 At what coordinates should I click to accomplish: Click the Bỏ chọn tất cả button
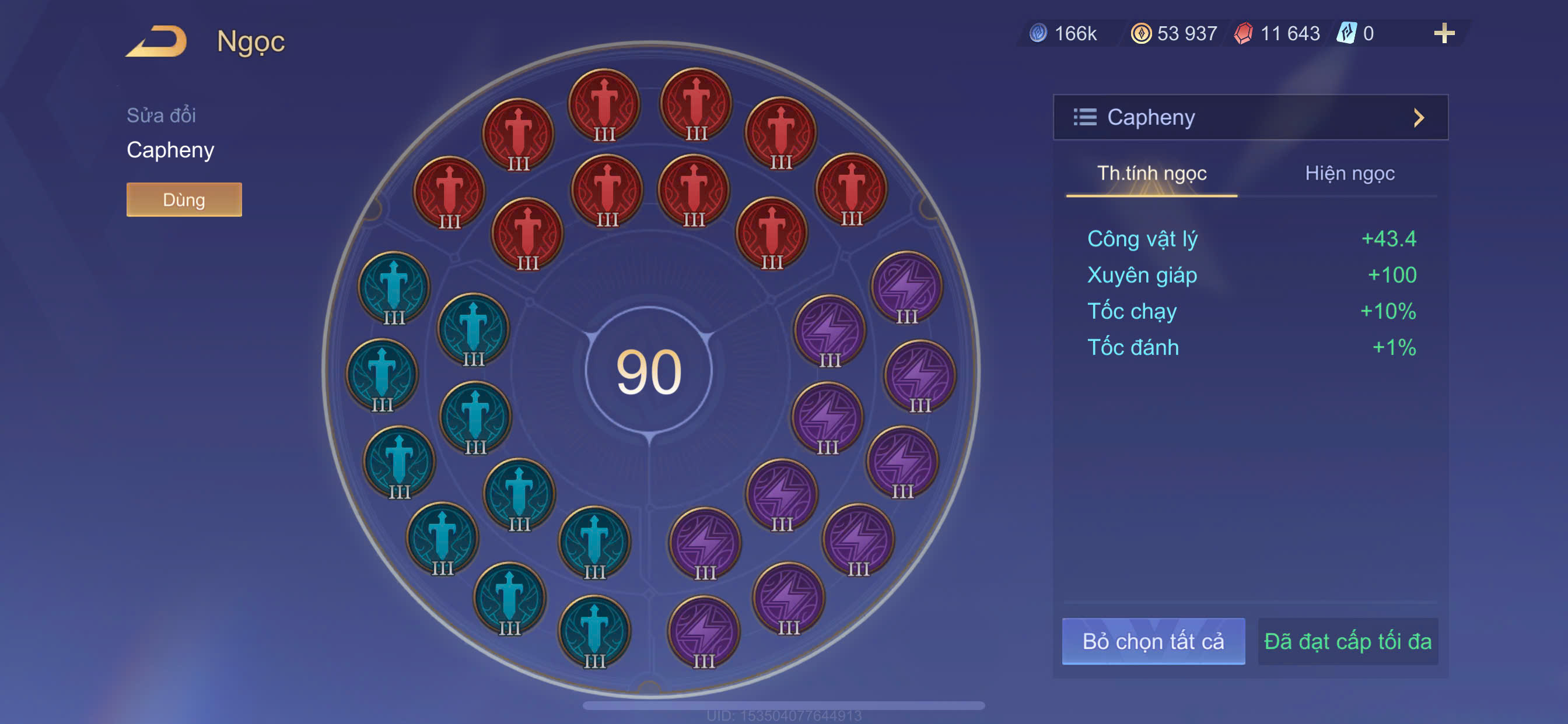point(1153,641)
